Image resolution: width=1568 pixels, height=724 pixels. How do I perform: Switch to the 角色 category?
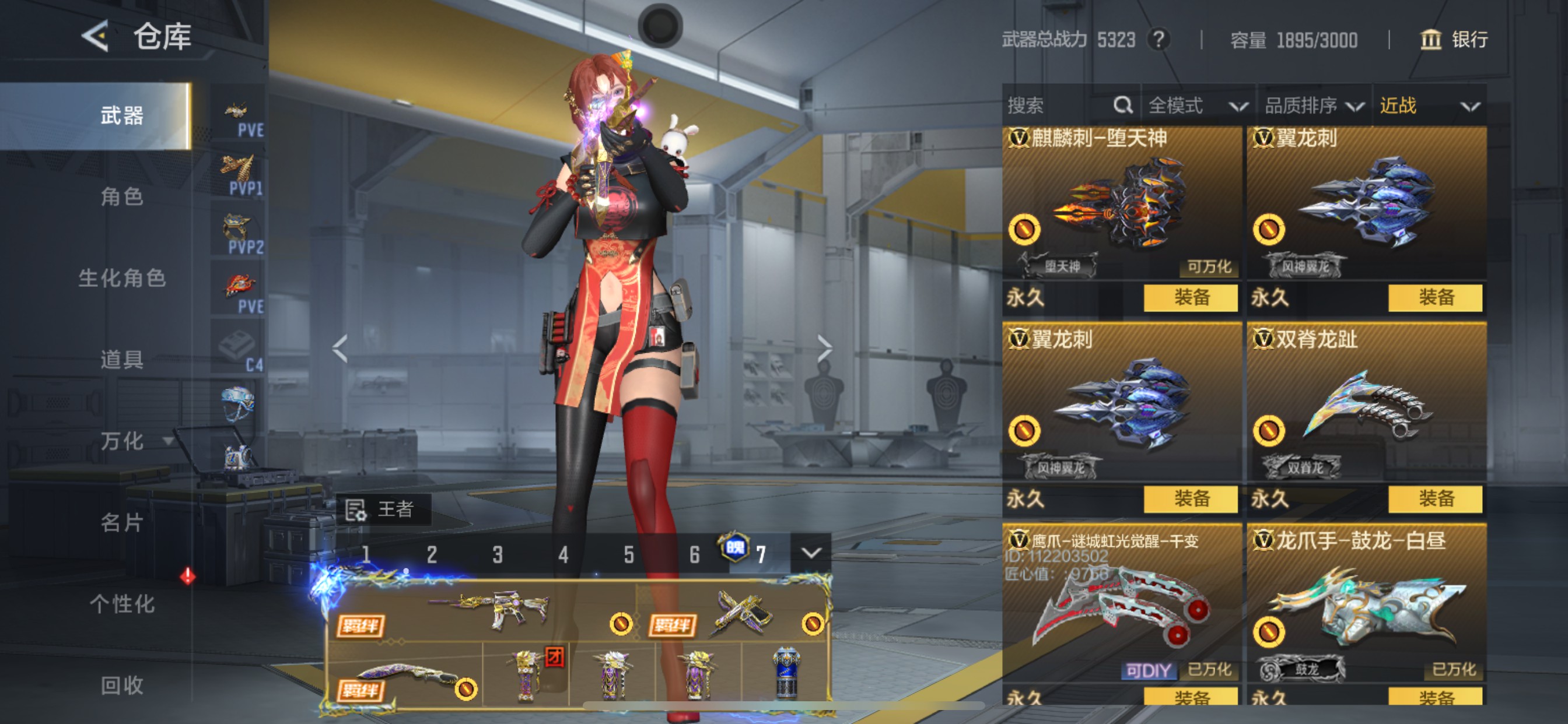(x=122, y=196)
